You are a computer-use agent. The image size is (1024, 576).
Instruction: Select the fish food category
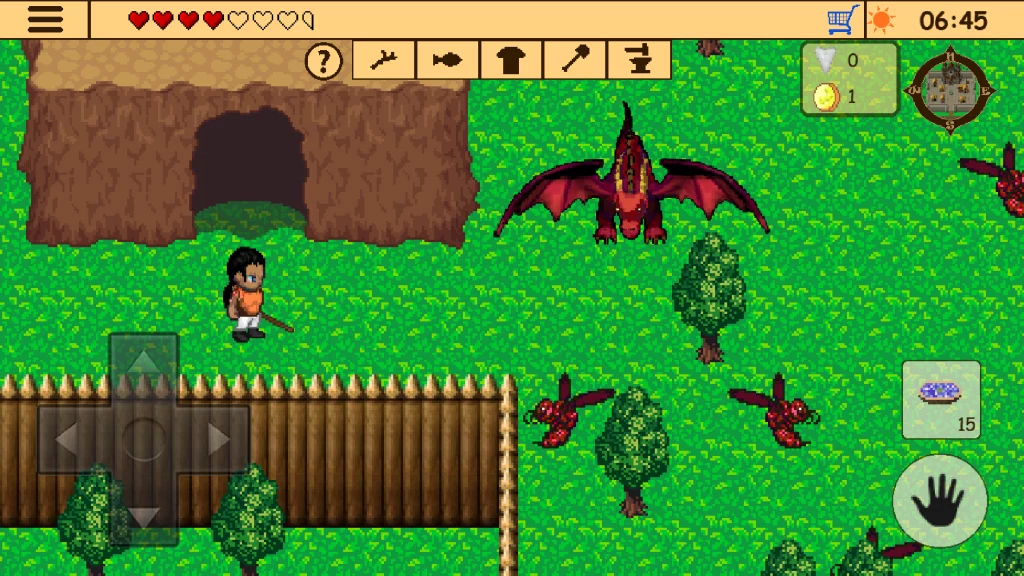pyautogui.click(x=448, y=61)
